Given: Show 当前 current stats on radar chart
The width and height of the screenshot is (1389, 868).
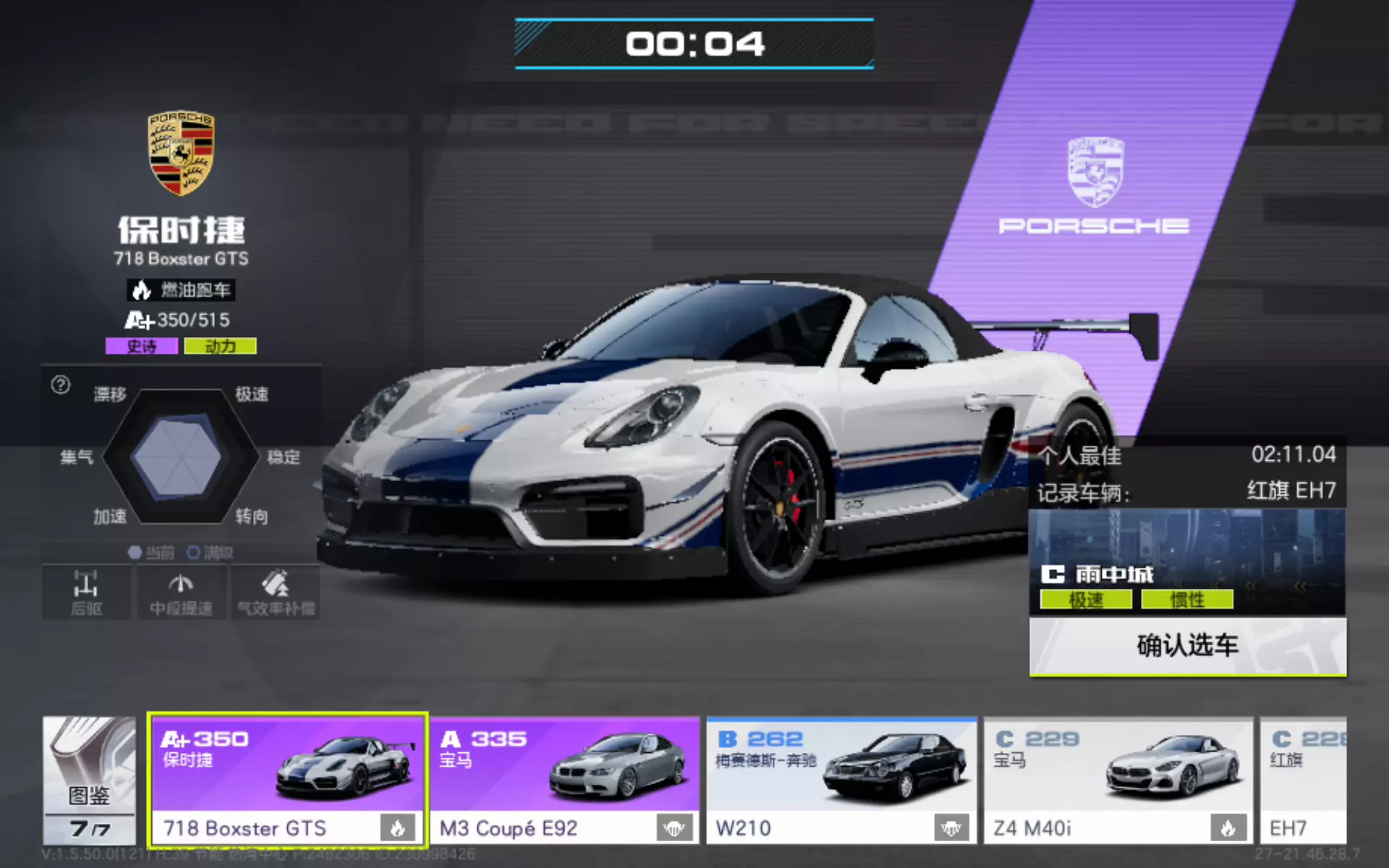Looking at the screenshot, I should (151, 553).
